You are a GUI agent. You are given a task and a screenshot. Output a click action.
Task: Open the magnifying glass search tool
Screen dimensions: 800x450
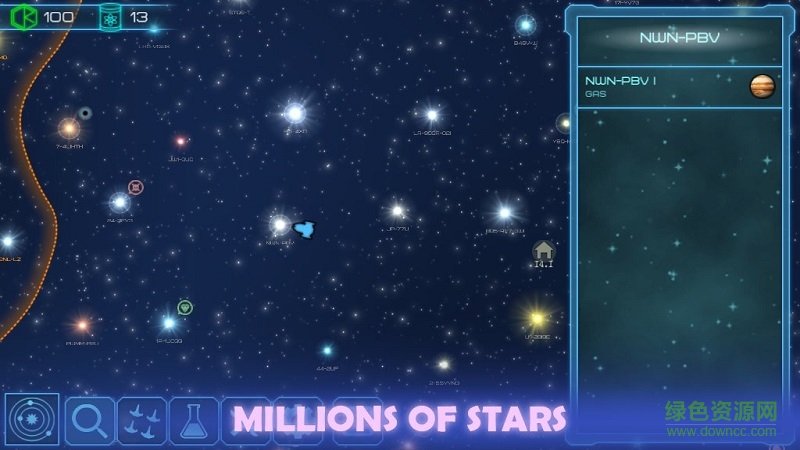point(90,420)
